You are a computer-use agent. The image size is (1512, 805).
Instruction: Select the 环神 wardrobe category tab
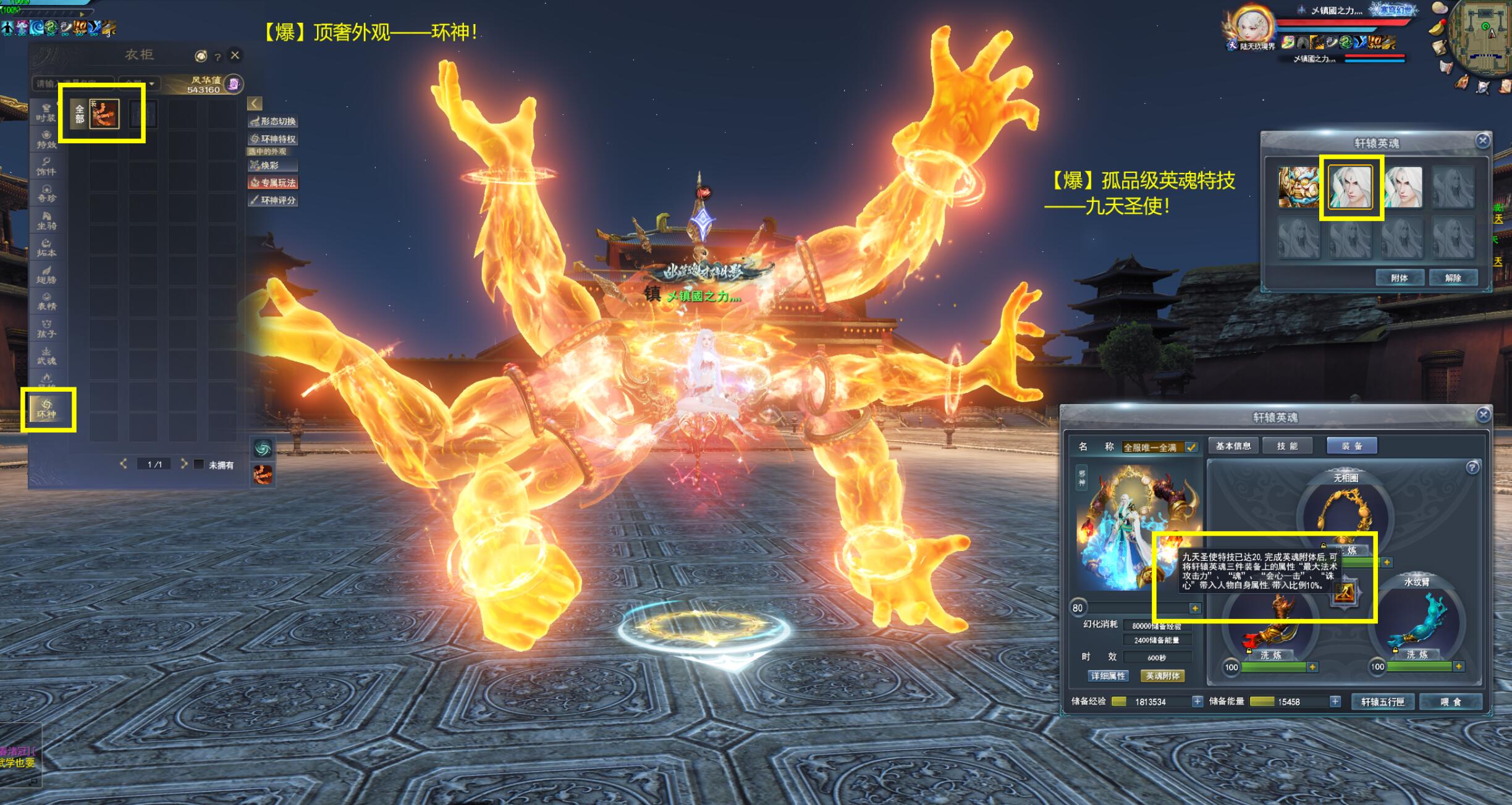point(47,409)
